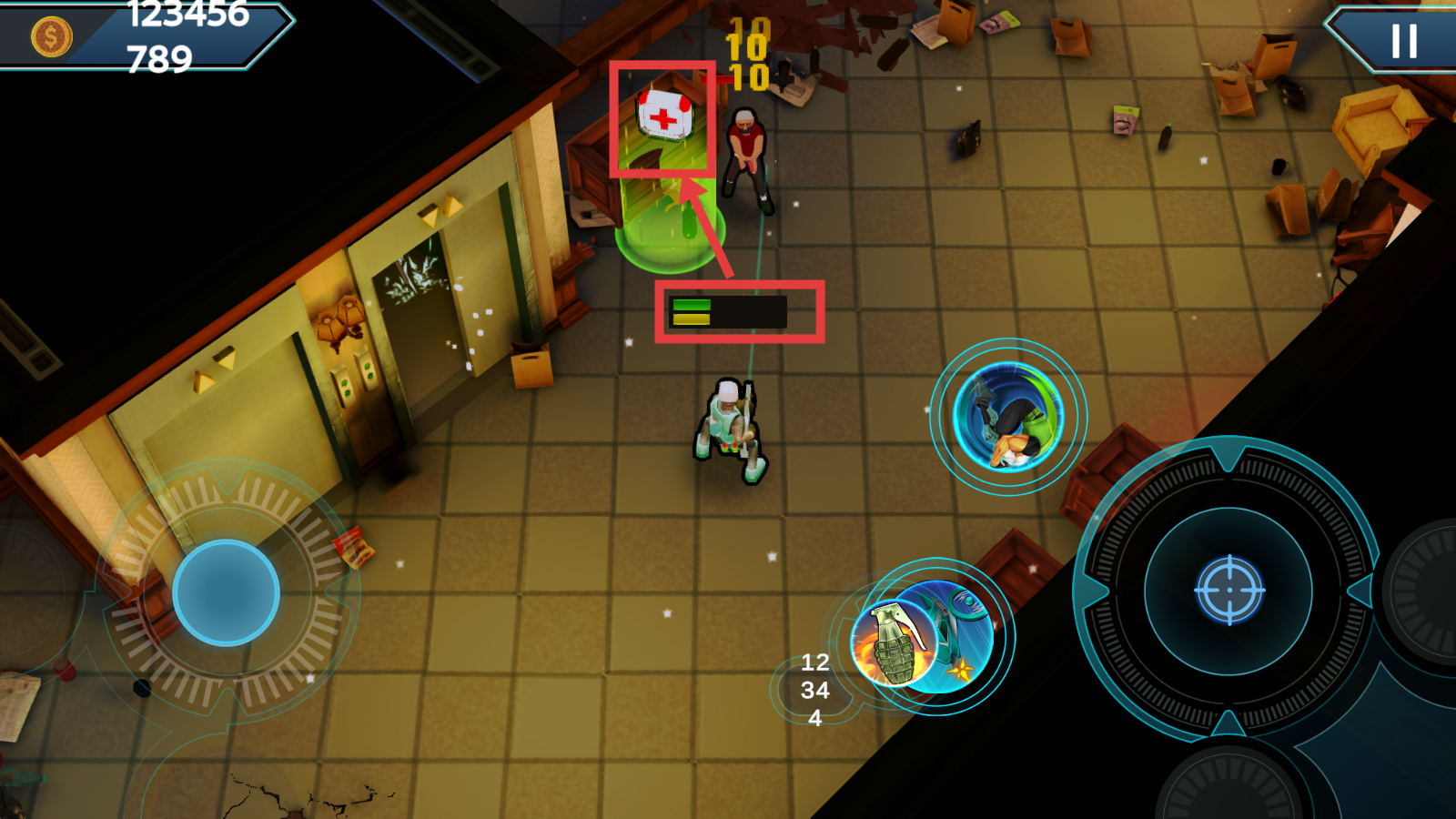Activate the dodge roll ability
Image resolution: width=1456 pixels, height=819 pixels.
[1008, 417]
